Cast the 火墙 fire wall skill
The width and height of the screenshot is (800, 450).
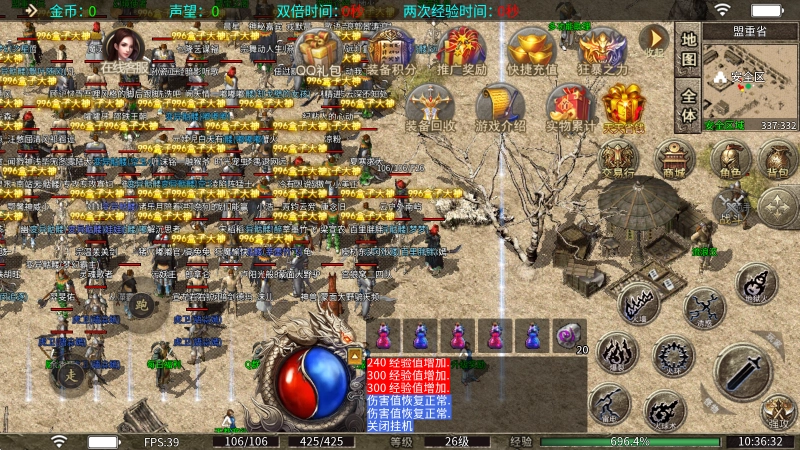click(x=637, y=303)
